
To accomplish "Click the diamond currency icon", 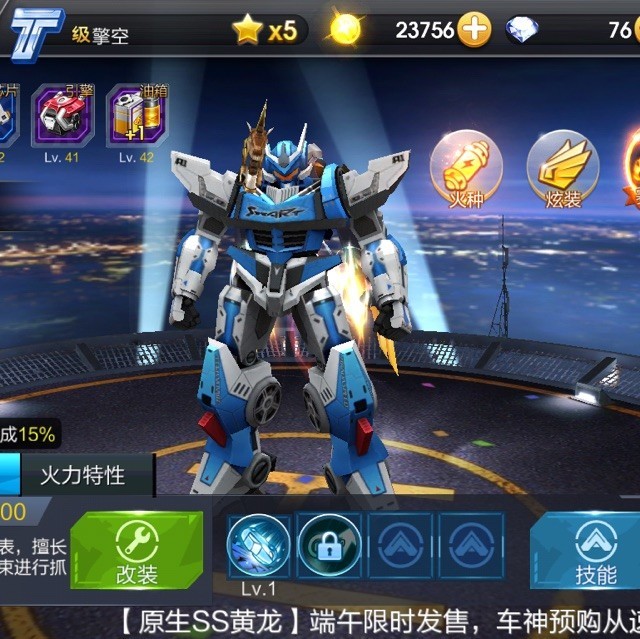I will click(525, 31).
